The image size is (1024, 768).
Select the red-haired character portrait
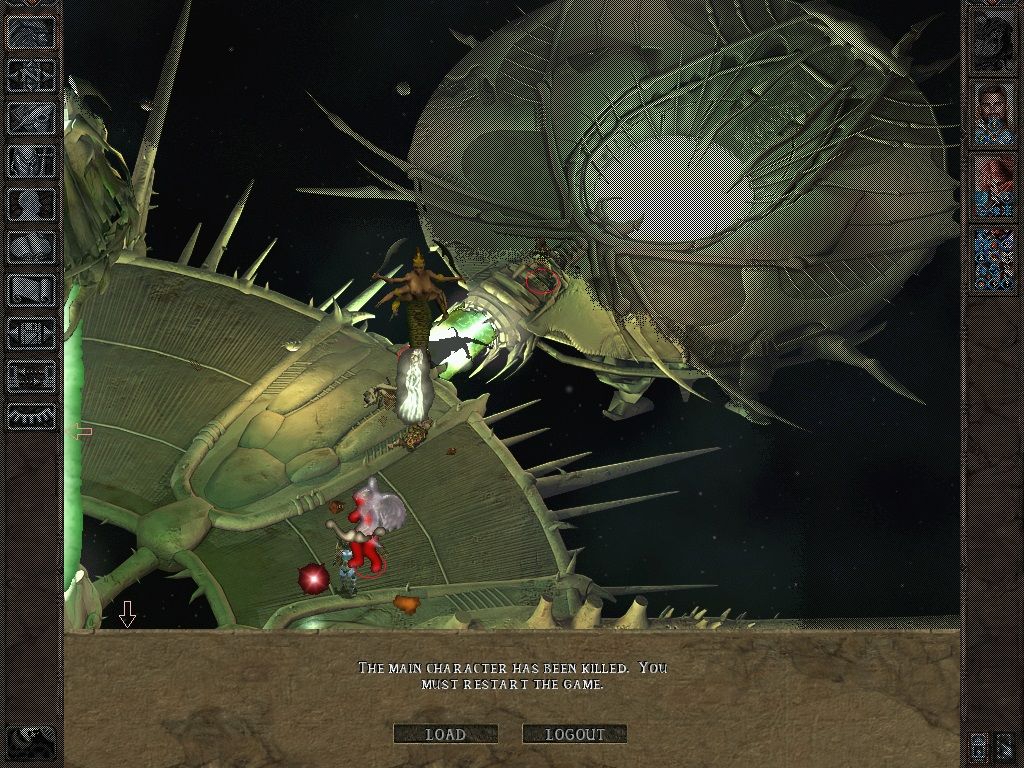coord(993,185)
